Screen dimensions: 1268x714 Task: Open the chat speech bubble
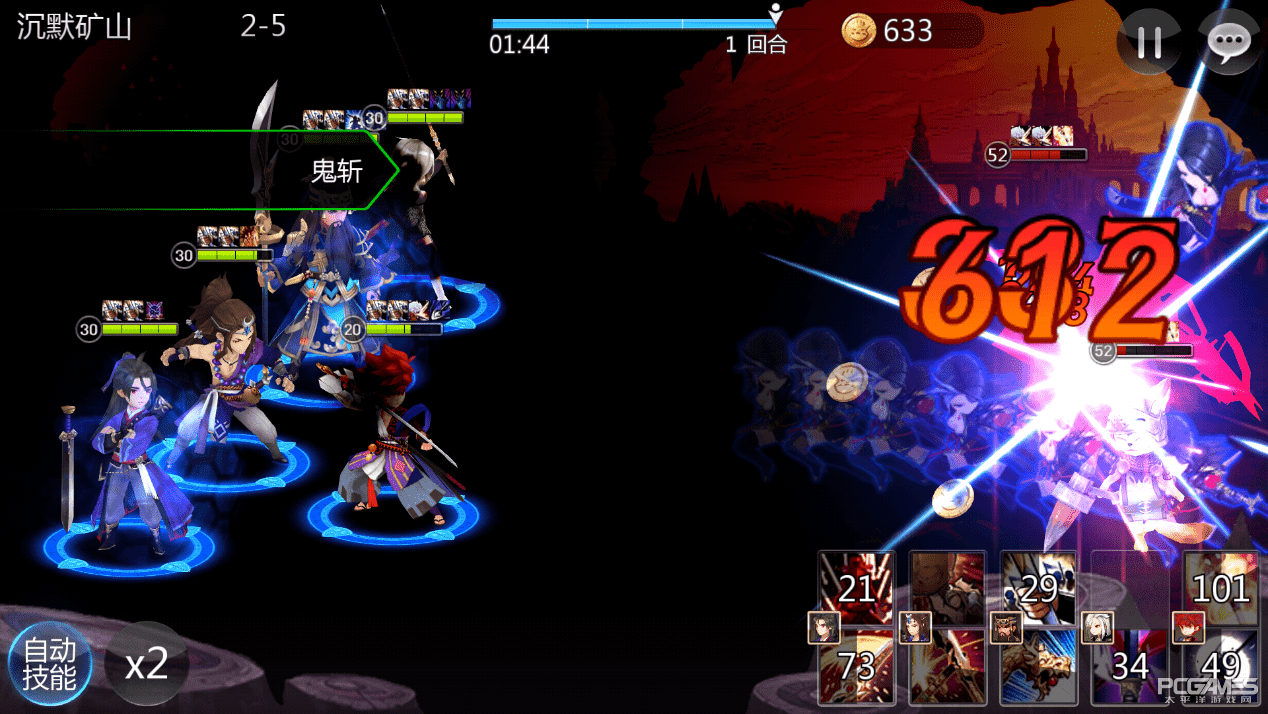coord(1227,42)
